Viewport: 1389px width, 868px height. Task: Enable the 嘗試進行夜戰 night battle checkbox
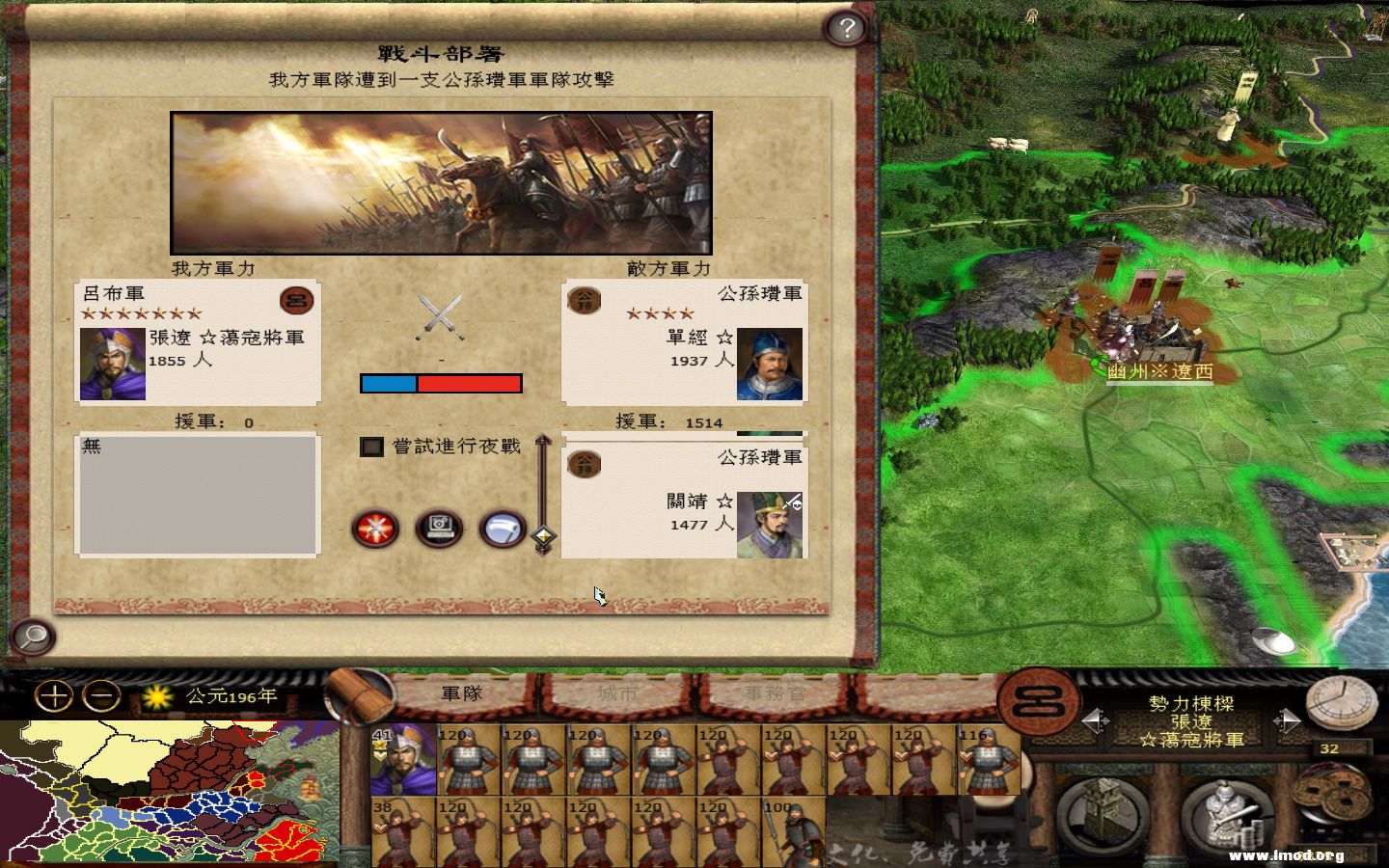[372, 448]
